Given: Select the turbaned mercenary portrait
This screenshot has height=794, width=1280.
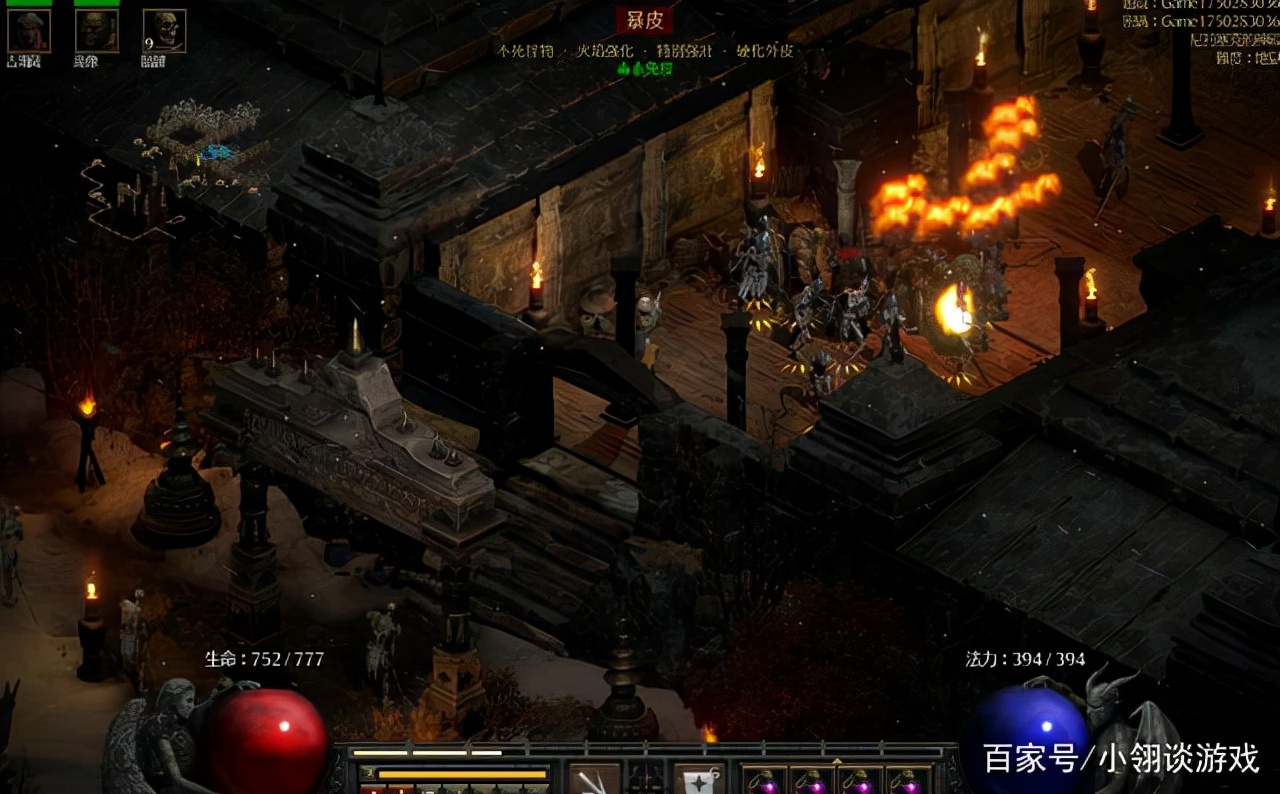Looking at the screenshot, I should point(28,31).
